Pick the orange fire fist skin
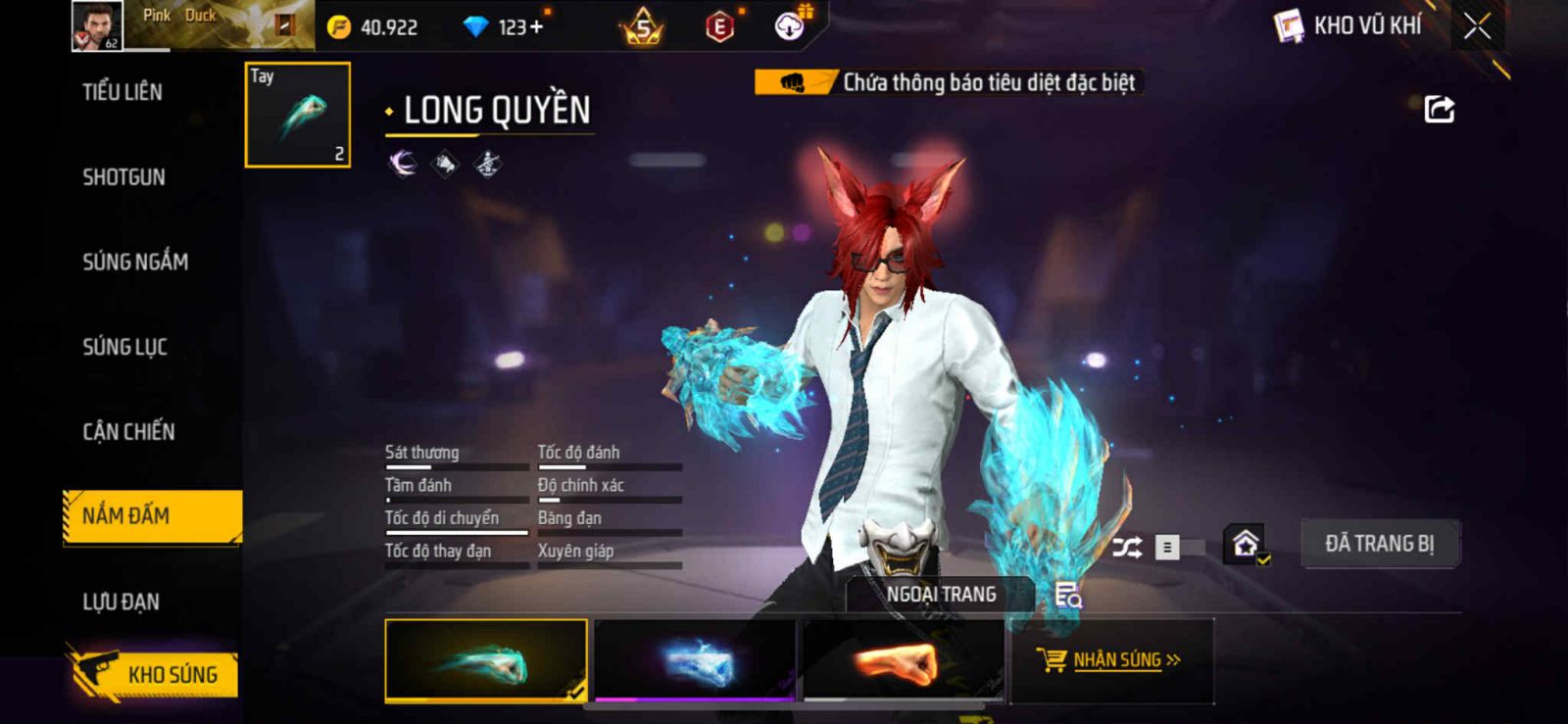Image resolution: width=1568 pixels, height=724 pixels. (x=904, y=660)
